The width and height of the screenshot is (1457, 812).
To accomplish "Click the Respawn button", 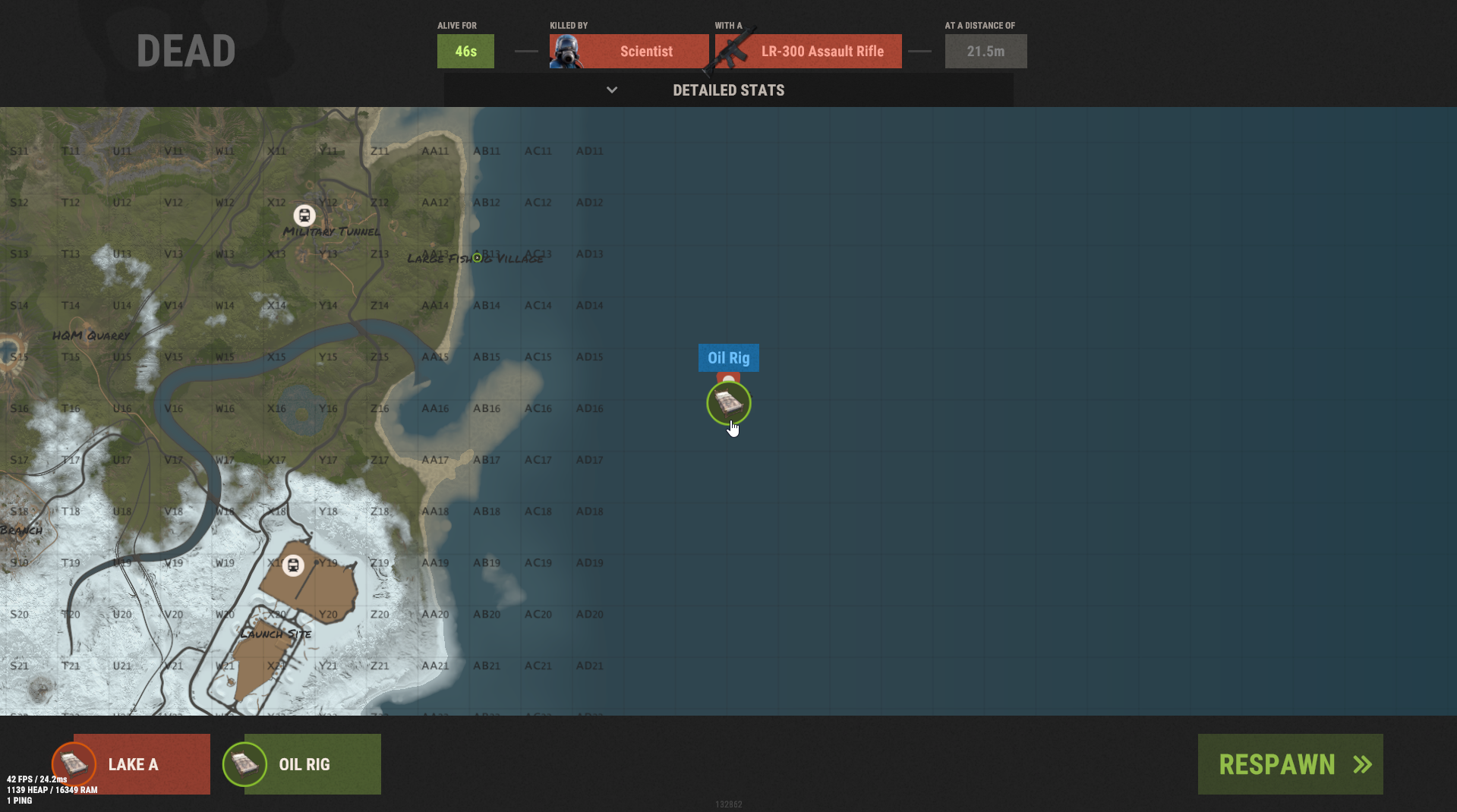I will pos(1290,764).
